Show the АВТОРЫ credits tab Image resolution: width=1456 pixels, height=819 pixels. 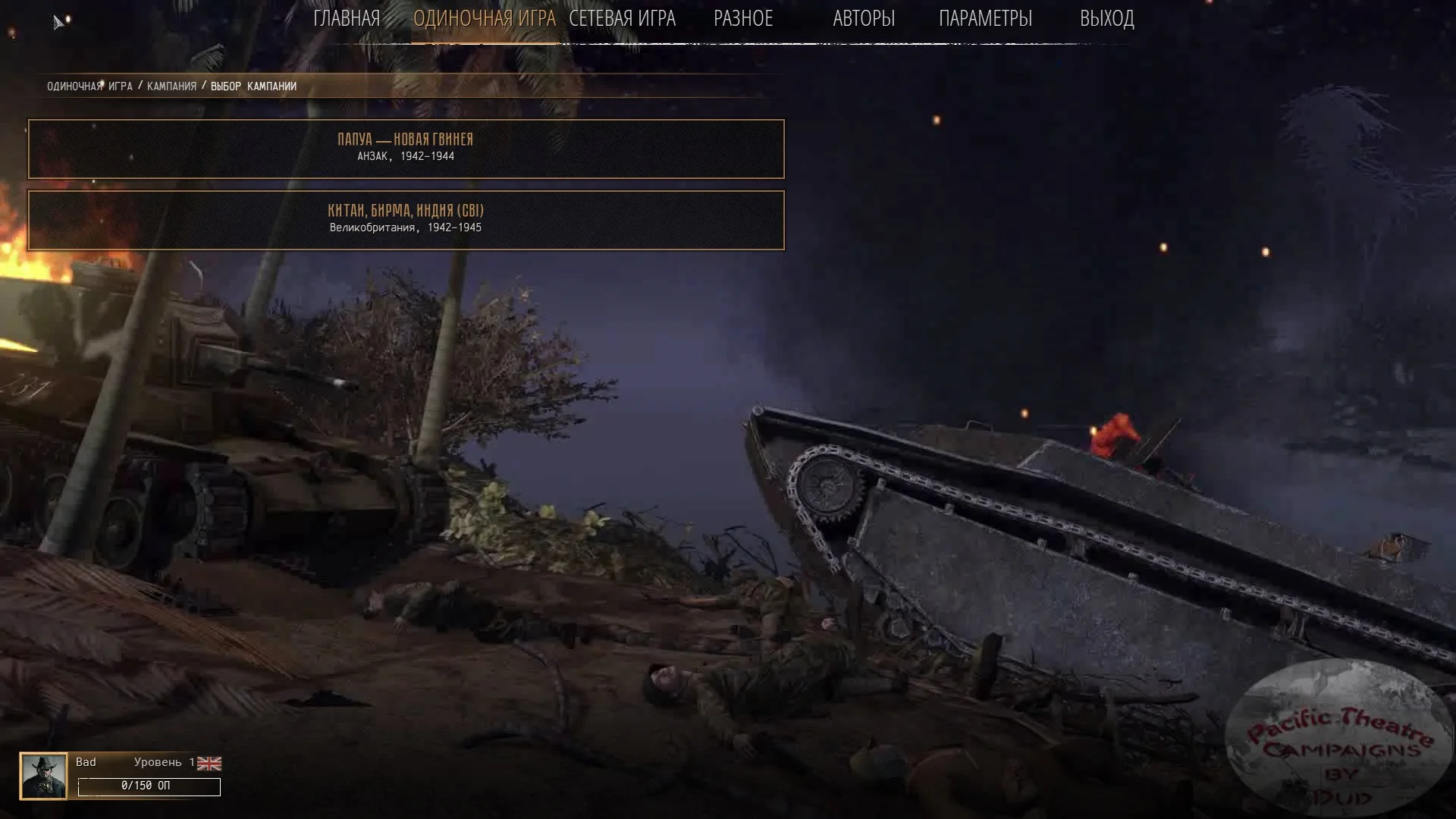point(864,18)
